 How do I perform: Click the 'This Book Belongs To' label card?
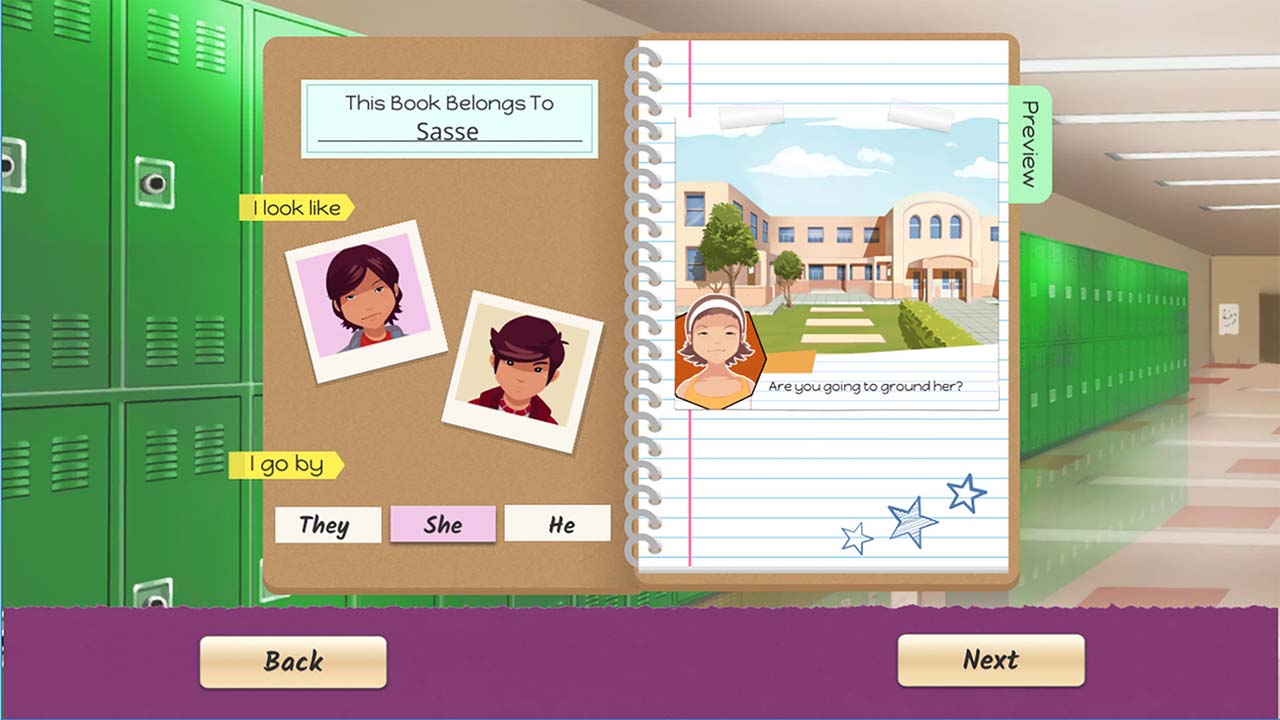(x=449, y=103)
